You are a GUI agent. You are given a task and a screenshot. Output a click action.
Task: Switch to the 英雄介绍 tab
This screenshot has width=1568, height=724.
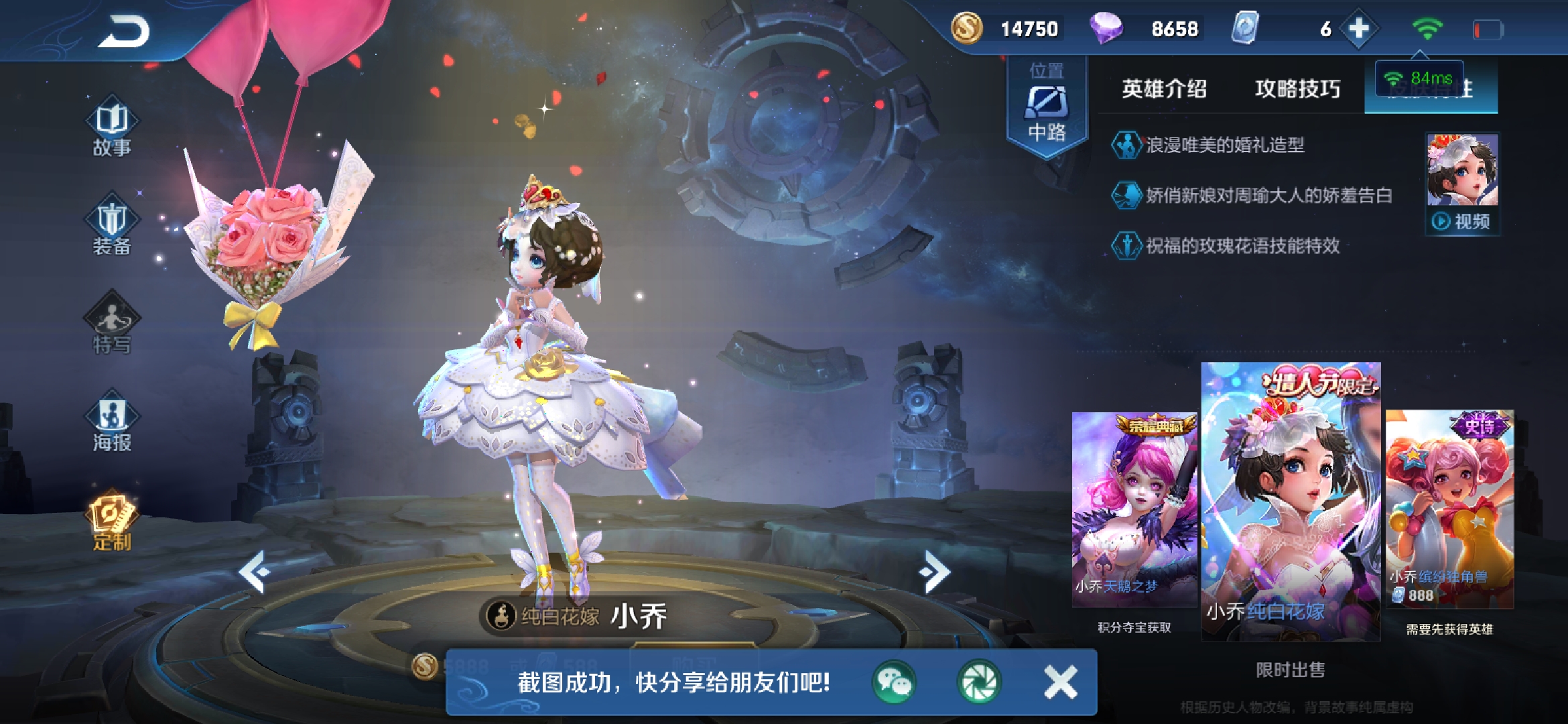coord(1164,88)
